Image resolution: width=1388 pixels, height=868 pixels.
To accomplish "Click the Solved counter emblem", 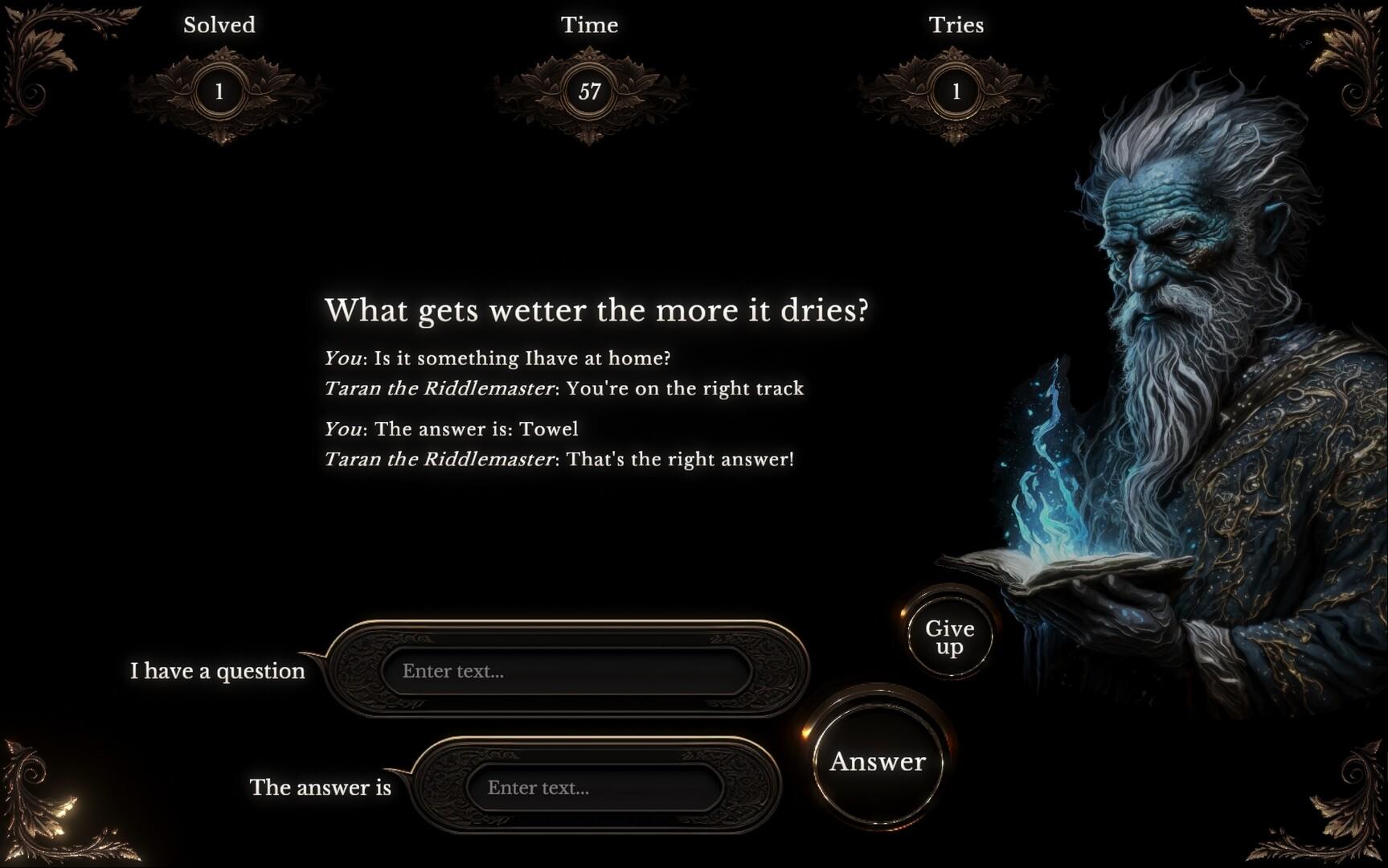I will pyautogui.click(x=218, y=91).
